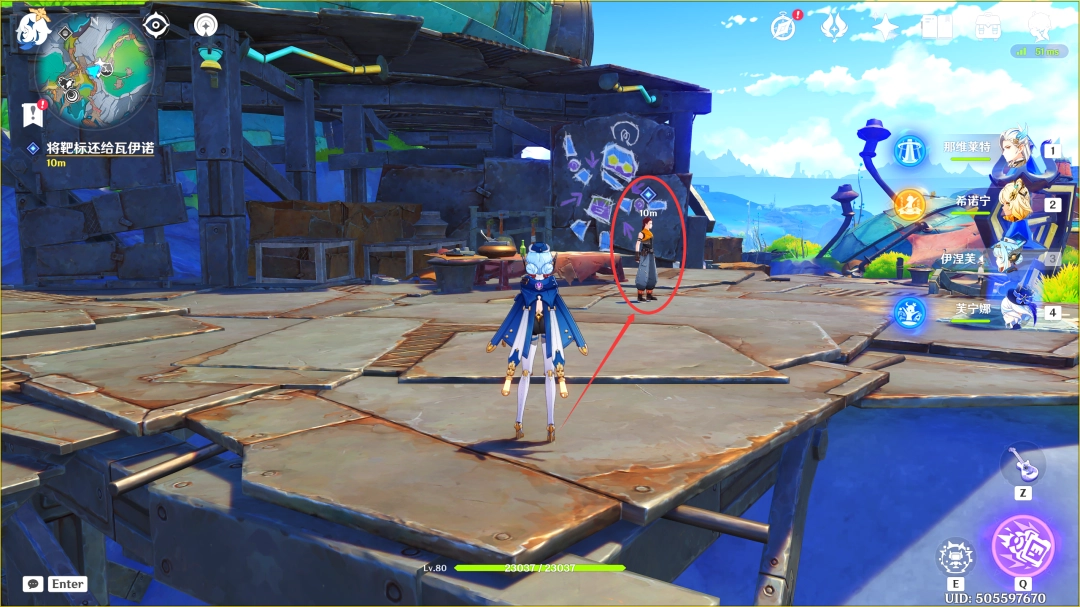Activate the purple elemental burst ability
Image resolution: width=1080 pixels, height=607 pixels.
coord(1022,546)
